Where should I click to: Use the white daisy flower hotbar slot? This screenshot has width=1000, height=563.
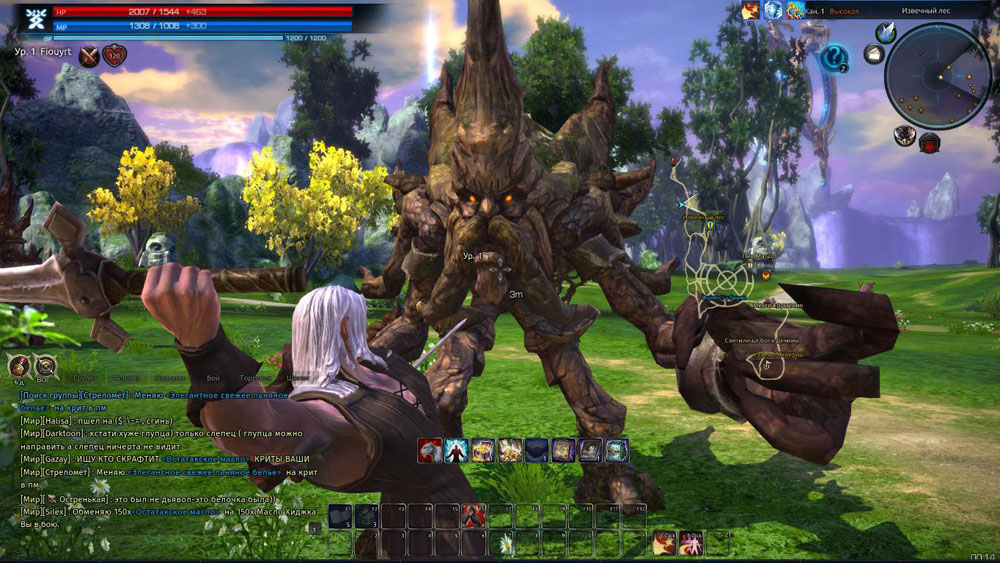506,543
